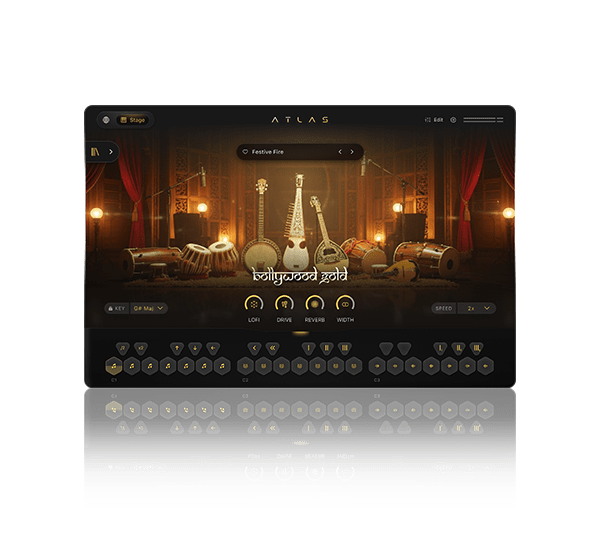Open the settings gear

click(x=453, y=120)
